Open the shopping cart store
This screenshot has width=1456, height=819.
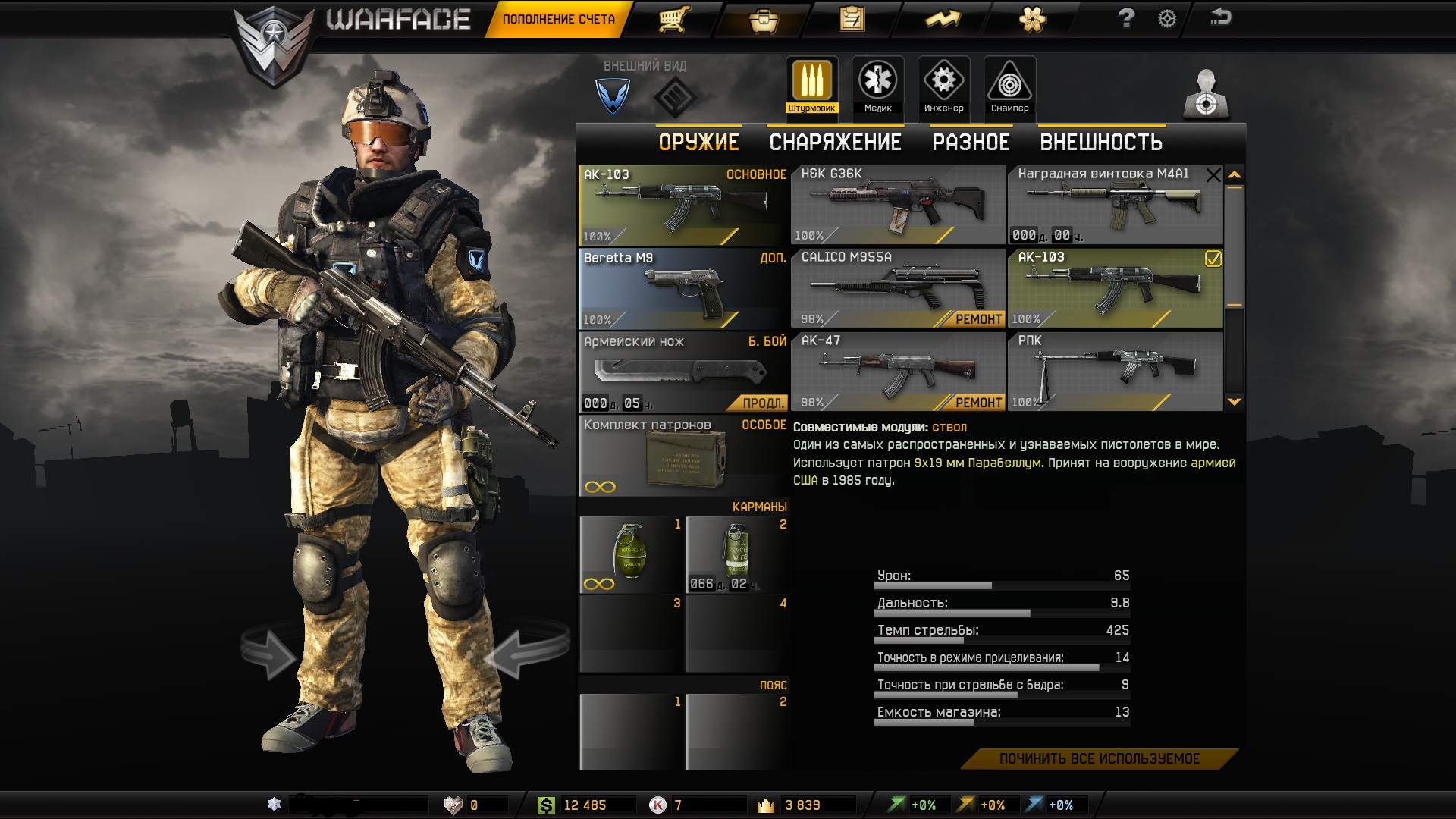(673, 19)
